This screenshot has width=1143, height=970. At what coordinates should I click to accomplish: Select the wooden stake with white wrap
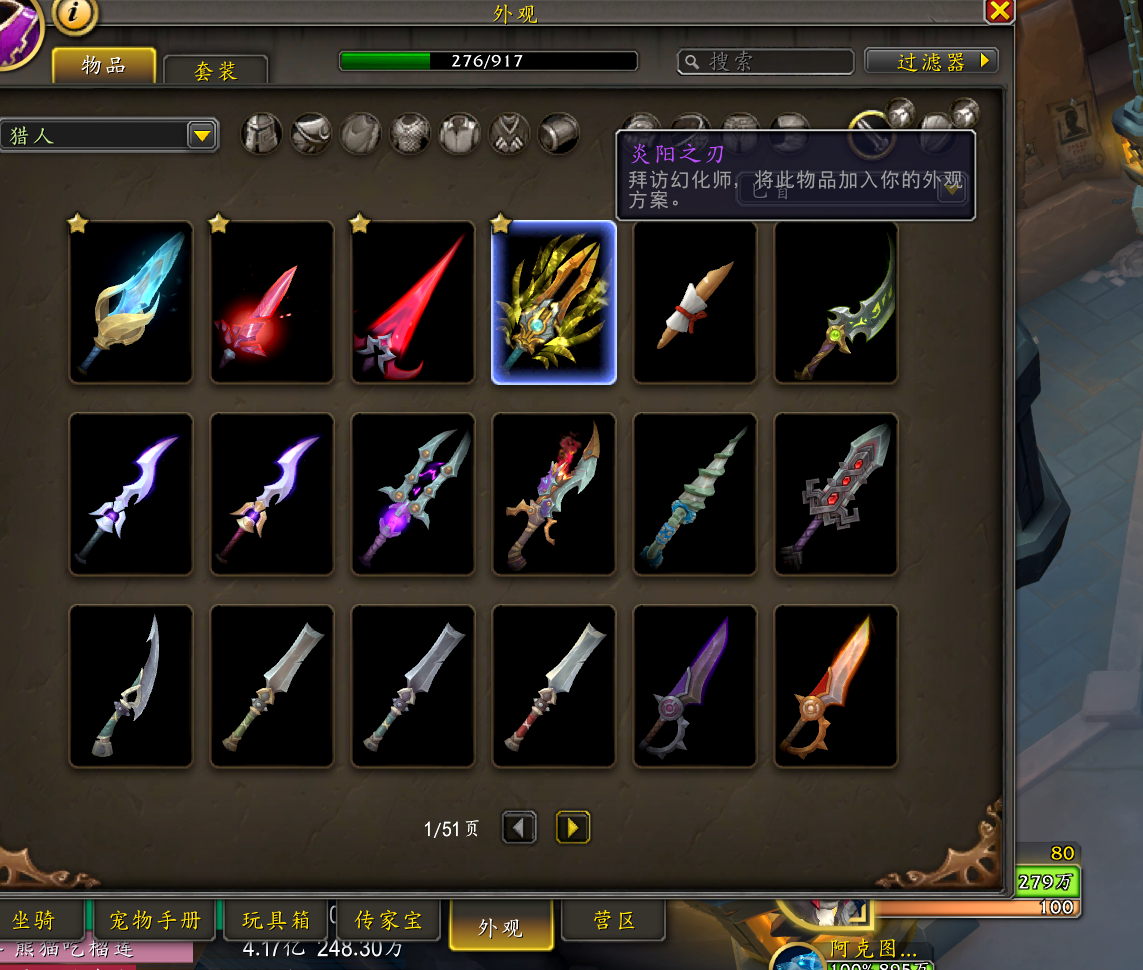coord(695,302)
